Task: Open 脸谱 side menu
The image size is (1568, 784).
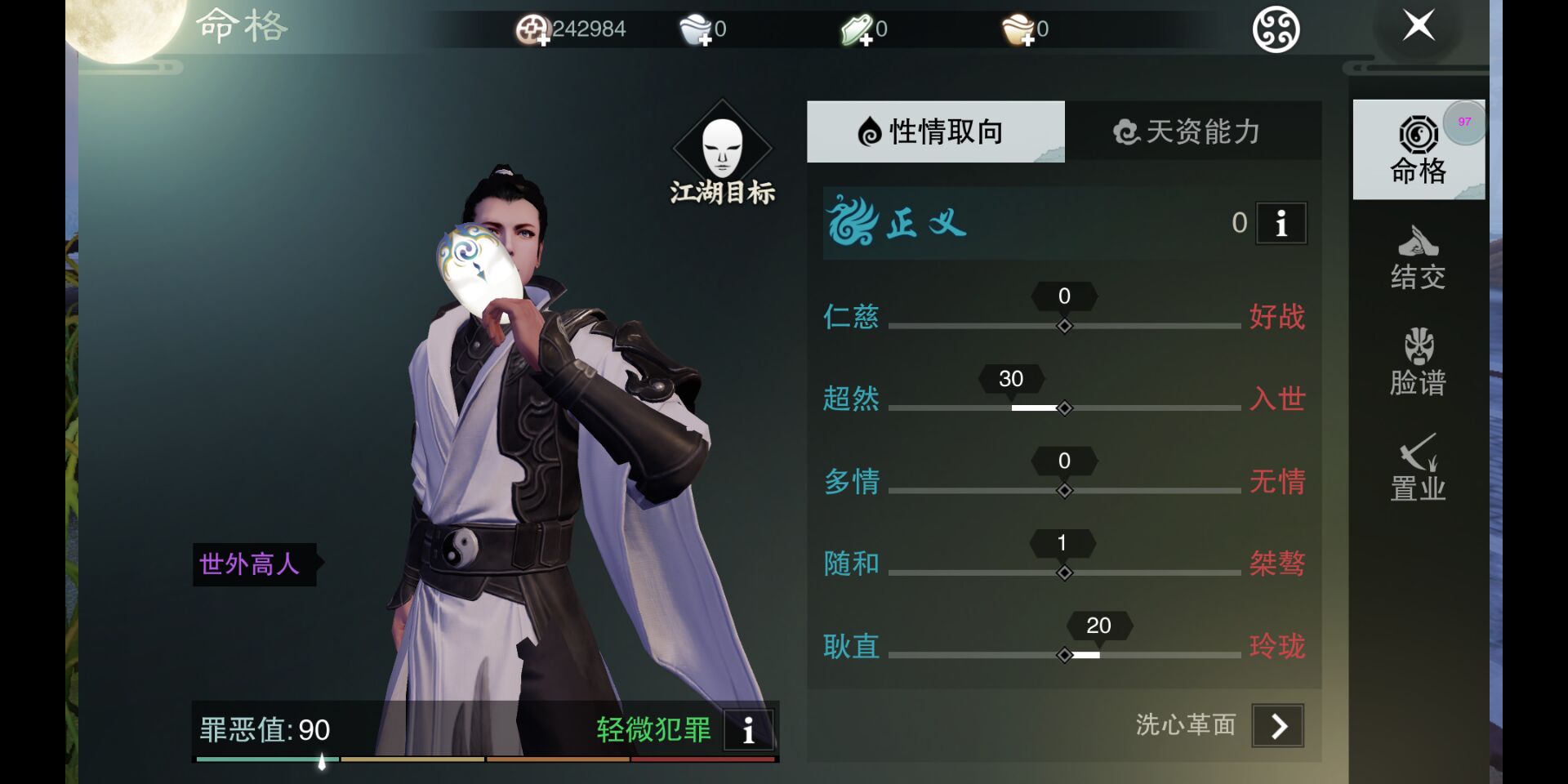Action: click(1418, 363)
